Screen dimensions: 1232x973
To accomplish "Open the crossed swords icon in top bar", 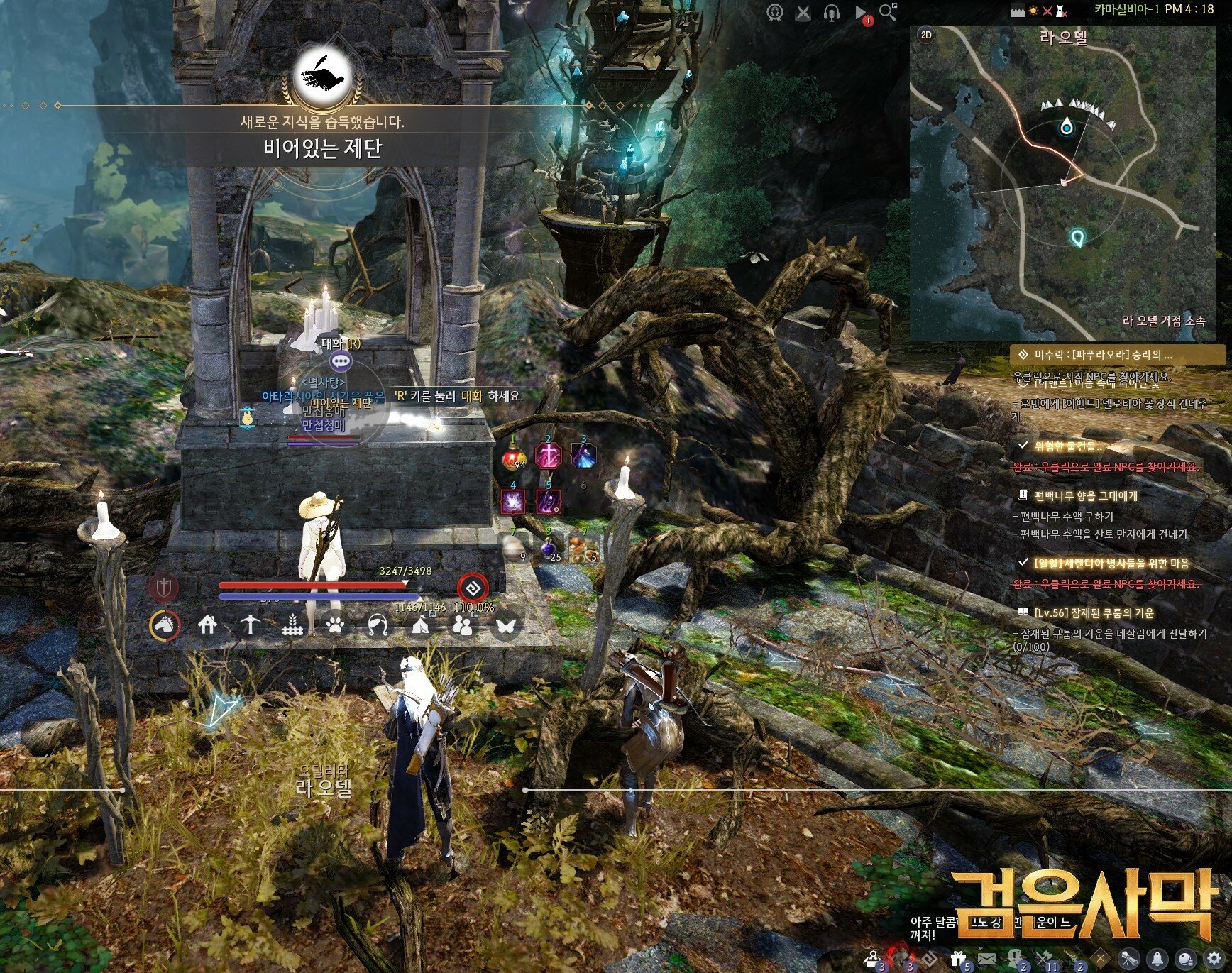I will pos(803,13).
